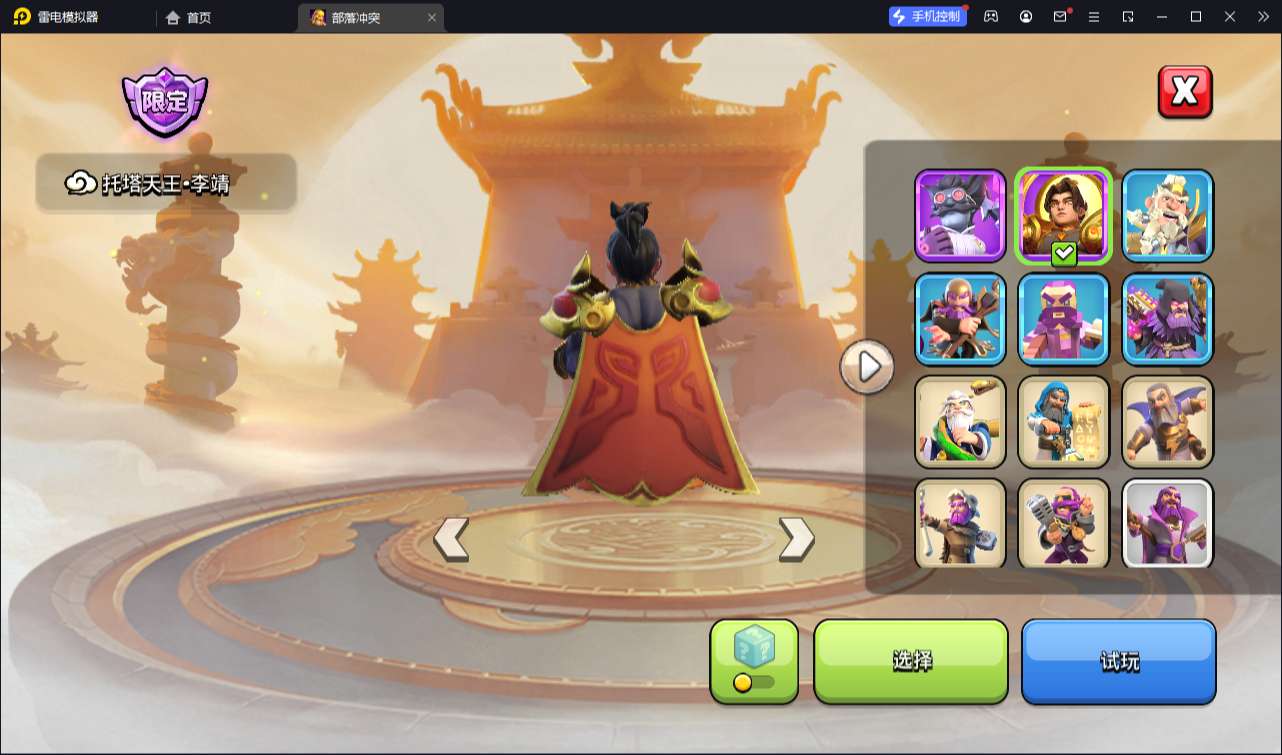Choose the microphone-holding purple warden skin
This screenshot has height=755, width=1282.
(x=1064, y=524)
